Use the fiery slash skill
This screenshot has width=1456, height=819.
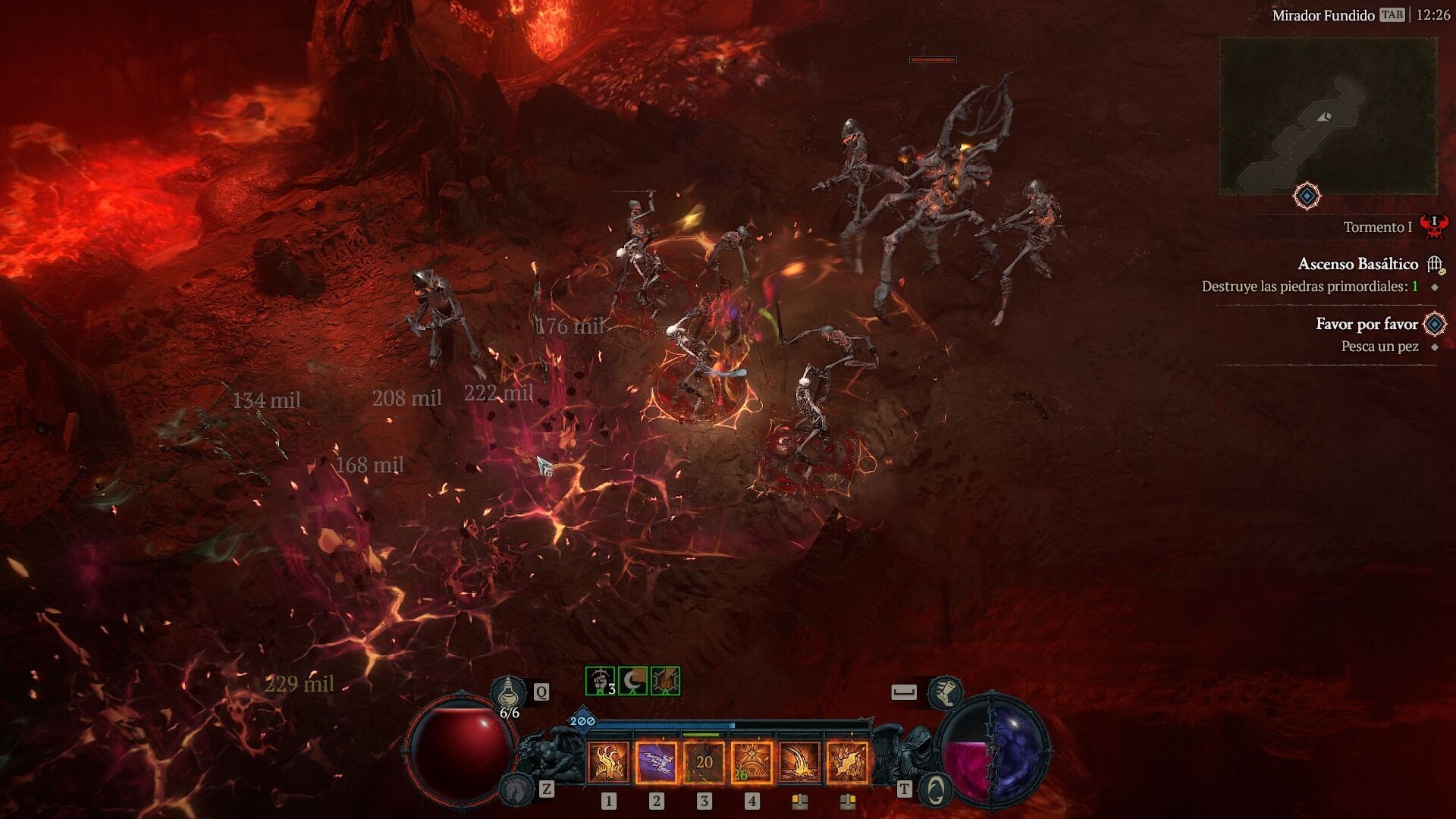point(799,762)
